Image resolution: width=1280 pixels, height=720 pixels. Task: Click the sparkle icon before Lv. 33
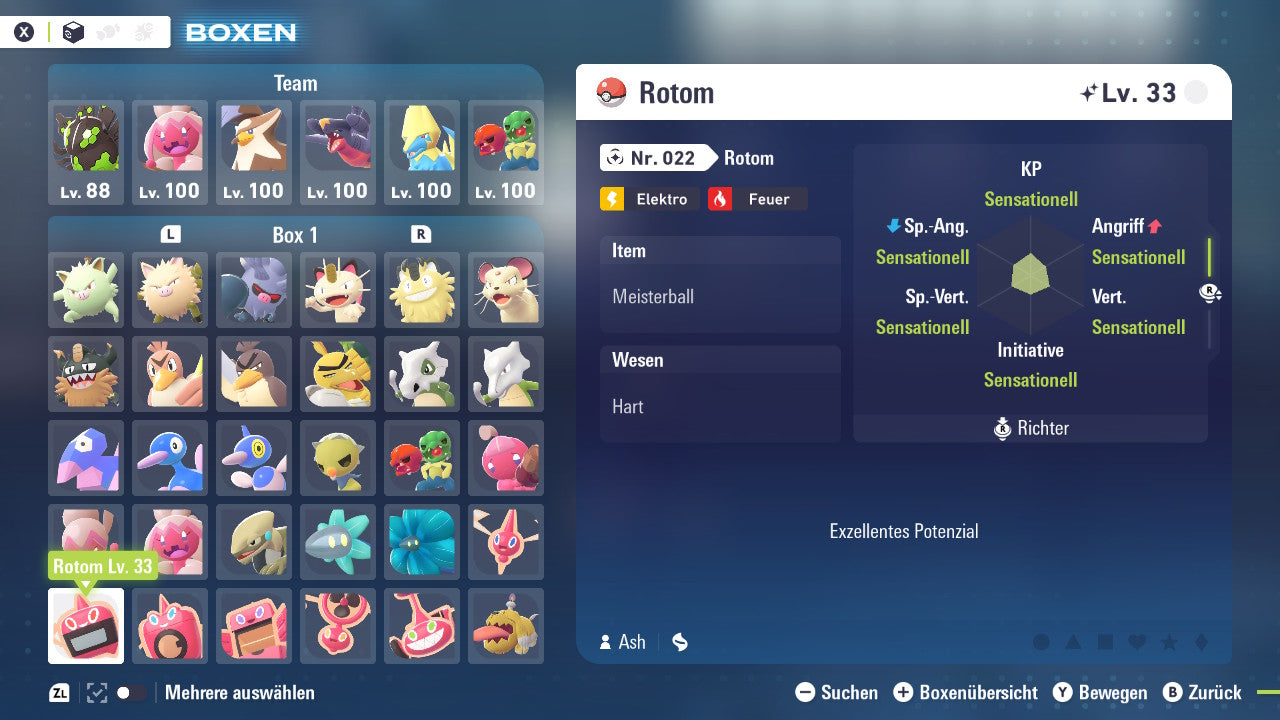pos(1090,92)
